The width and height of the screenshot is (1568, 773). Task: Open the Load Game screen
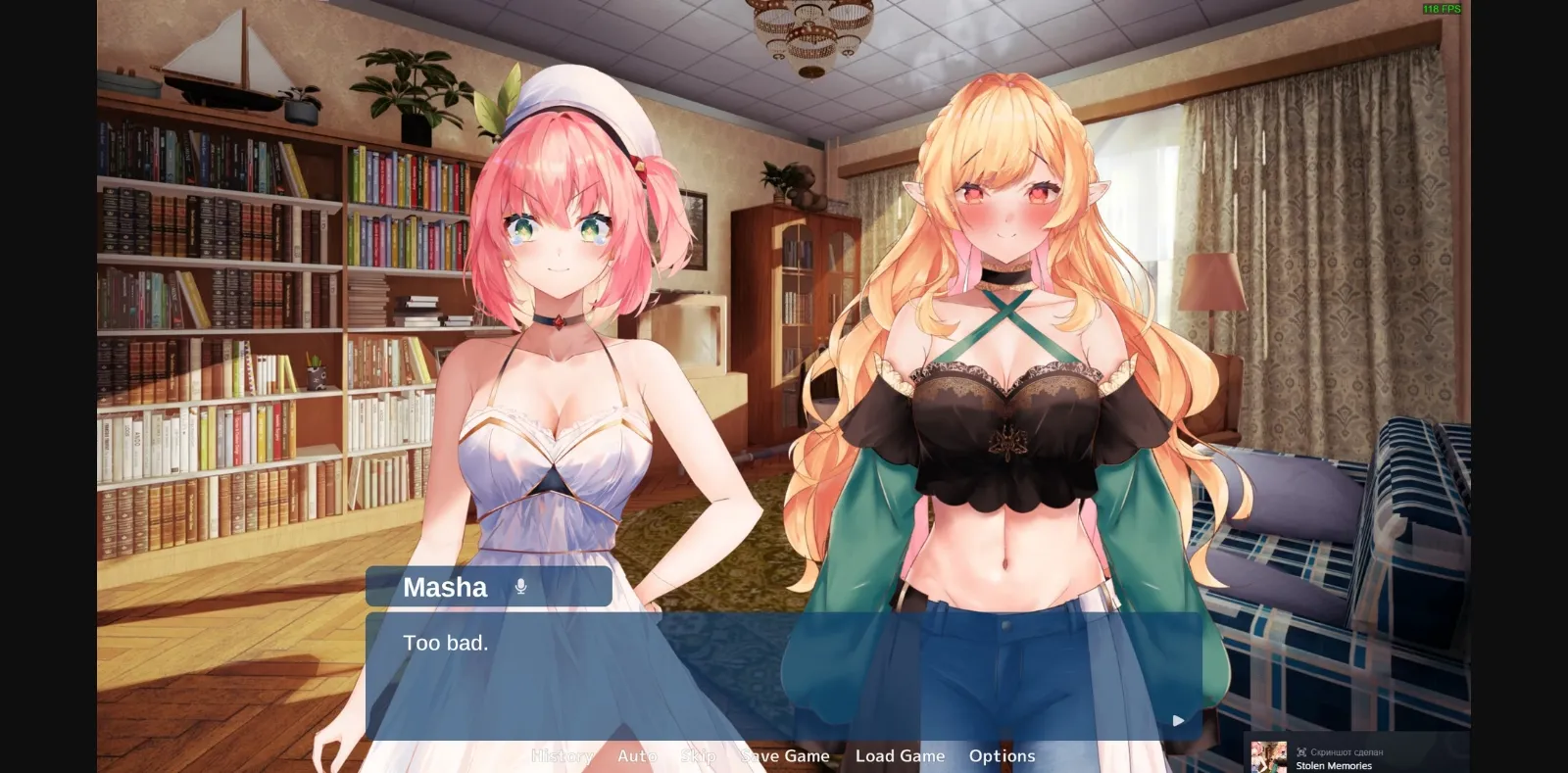900,755
